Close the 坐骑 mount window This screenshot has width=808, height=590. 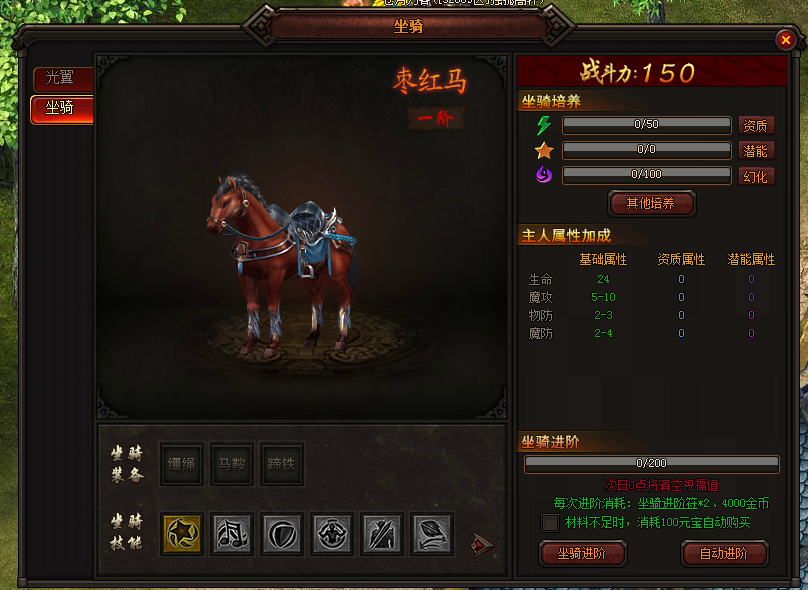(x=785, y=40)
